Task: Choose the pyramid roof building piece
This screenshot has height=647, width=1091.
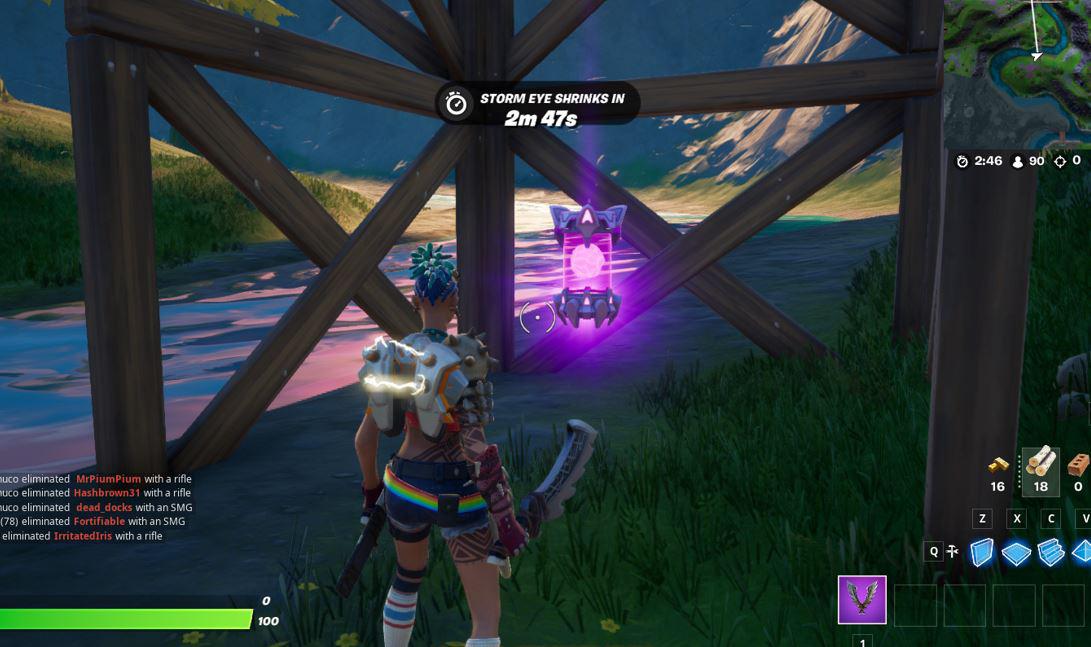Action: (1082, 552)
